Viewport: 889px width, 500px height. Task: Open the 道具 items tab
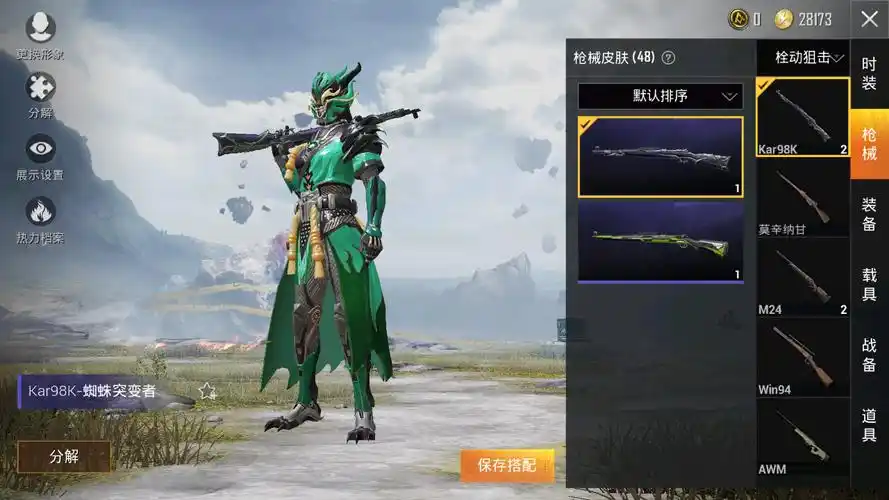(x=869, y=425)
